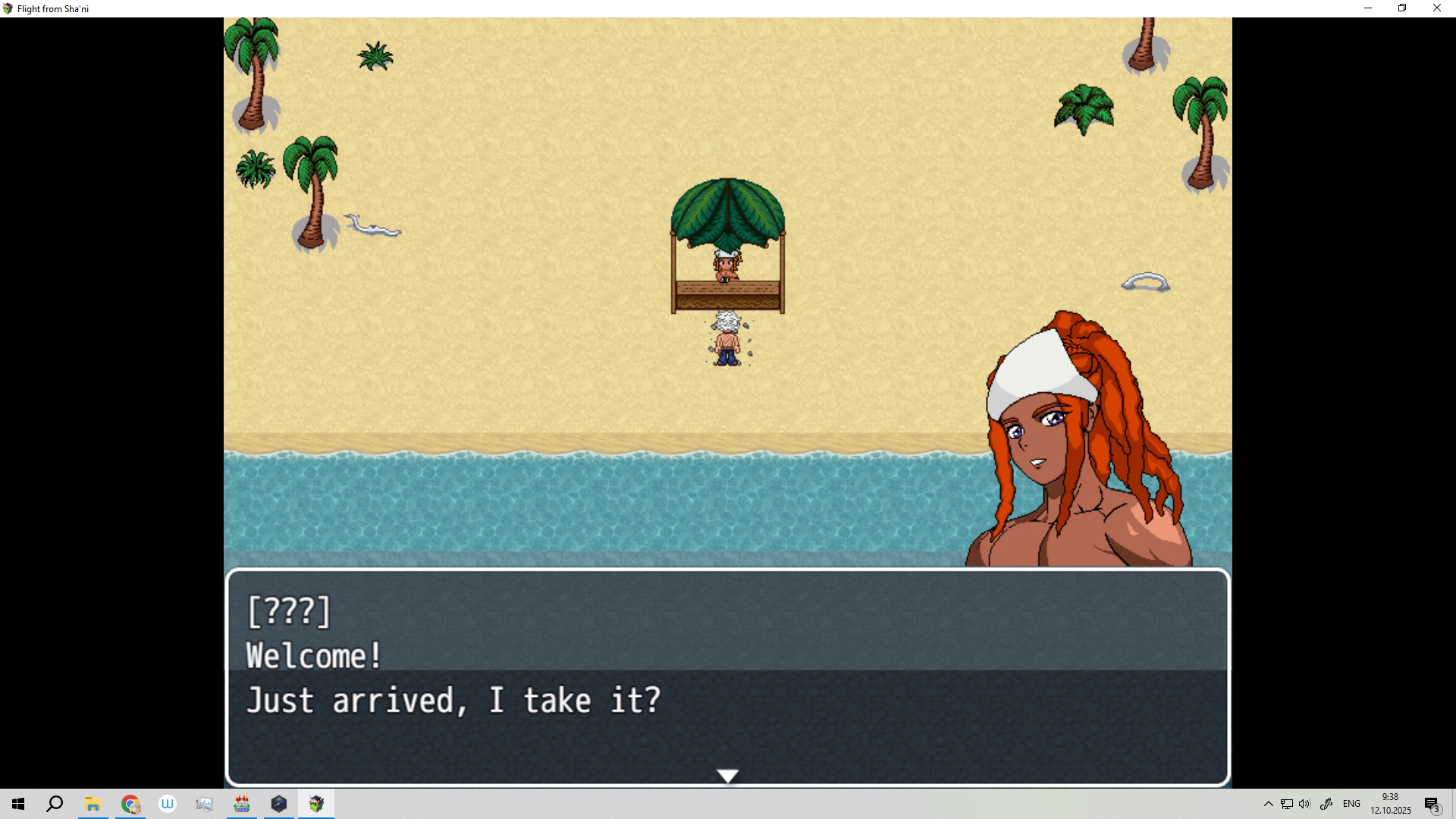Click the dialogue message box to continue
The image size is (1456, 819).
(x=727, y=676)
